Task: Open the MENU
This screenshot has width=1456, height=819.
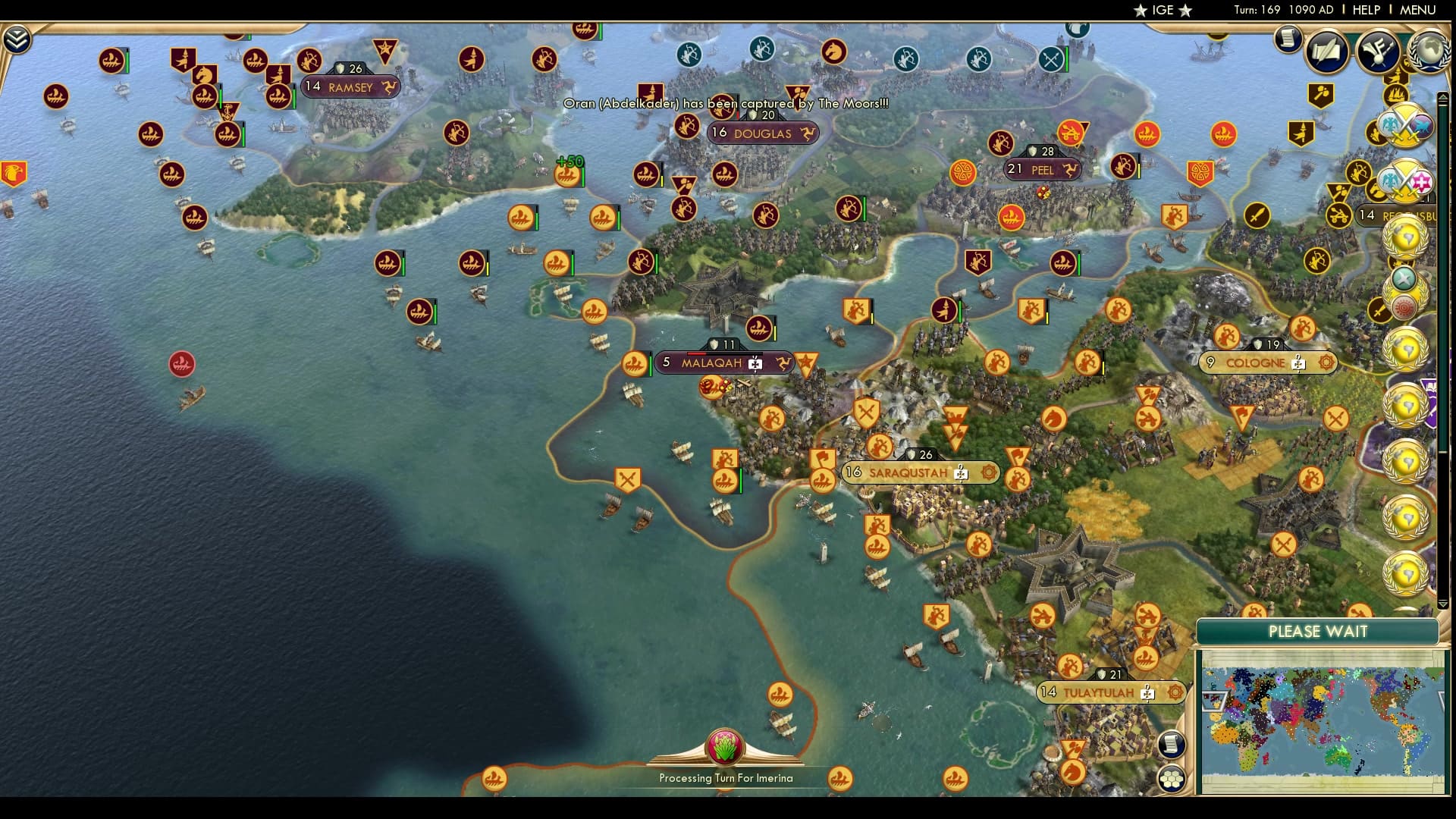Action: (x=1421, y=10)
